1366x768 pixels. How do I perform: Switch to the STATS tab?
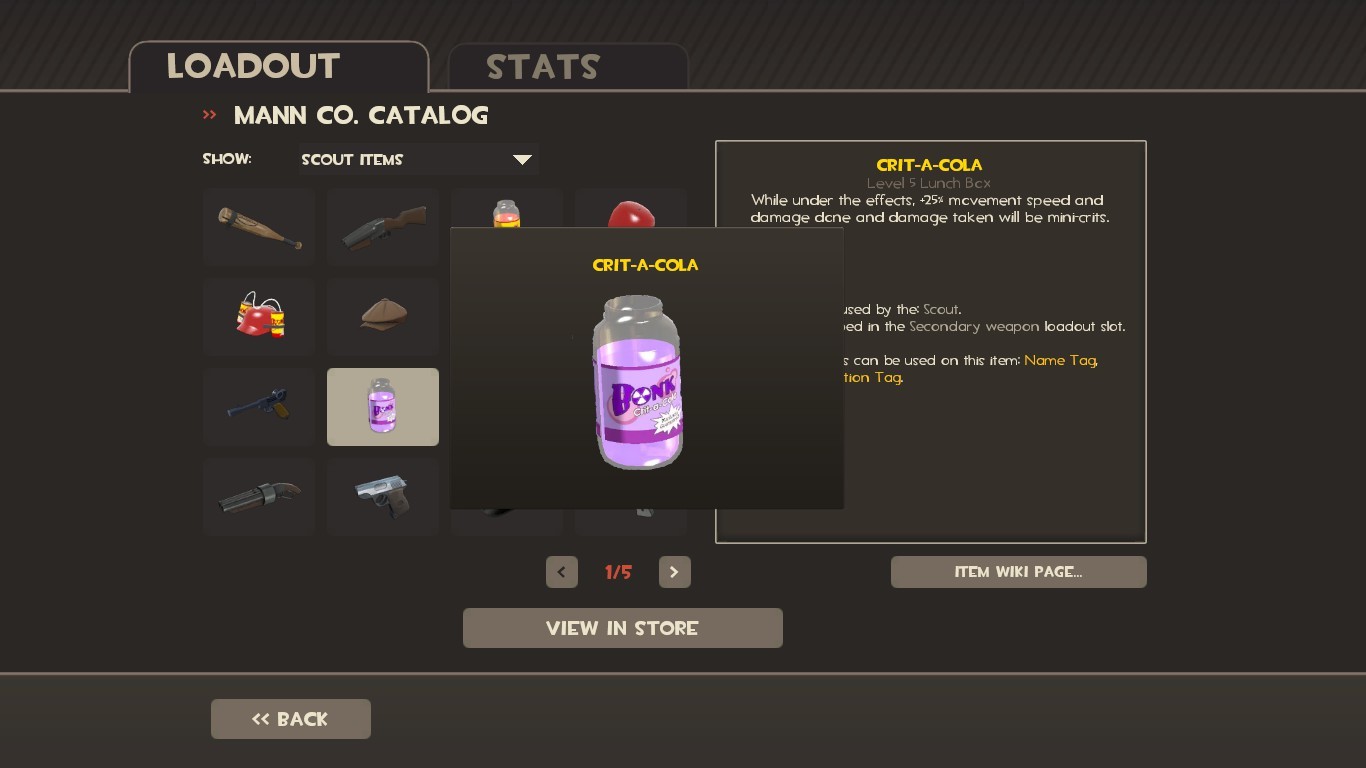(542, 67)
